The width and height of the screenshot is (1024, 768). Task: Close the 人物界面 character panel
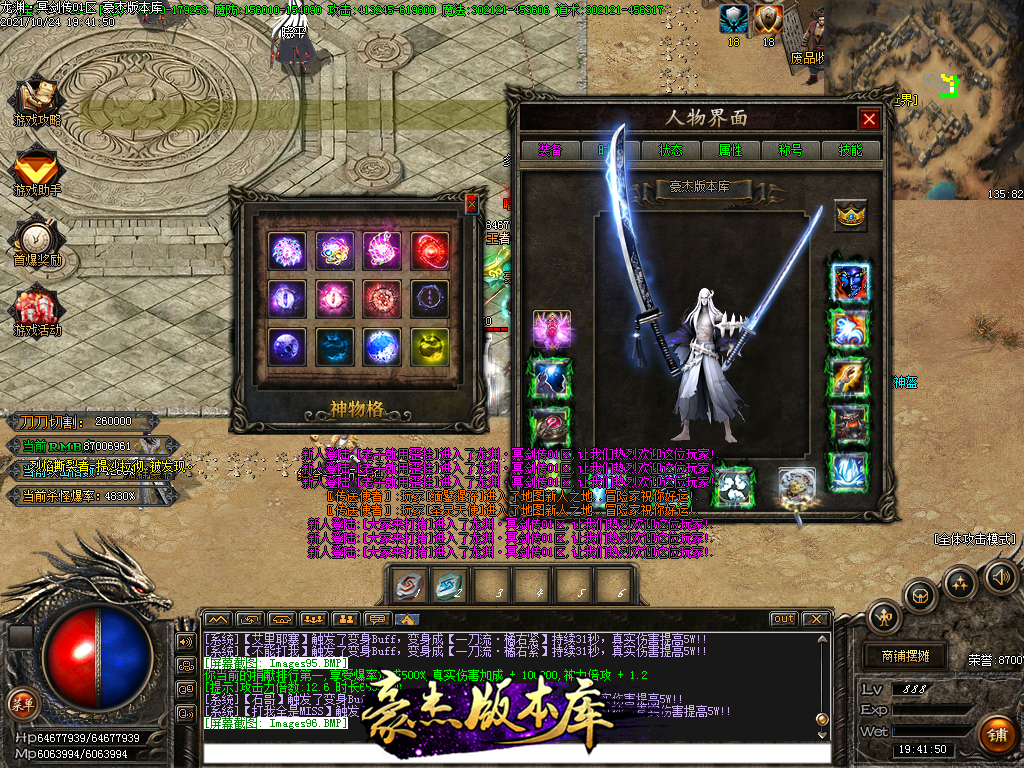pos(869,119)
